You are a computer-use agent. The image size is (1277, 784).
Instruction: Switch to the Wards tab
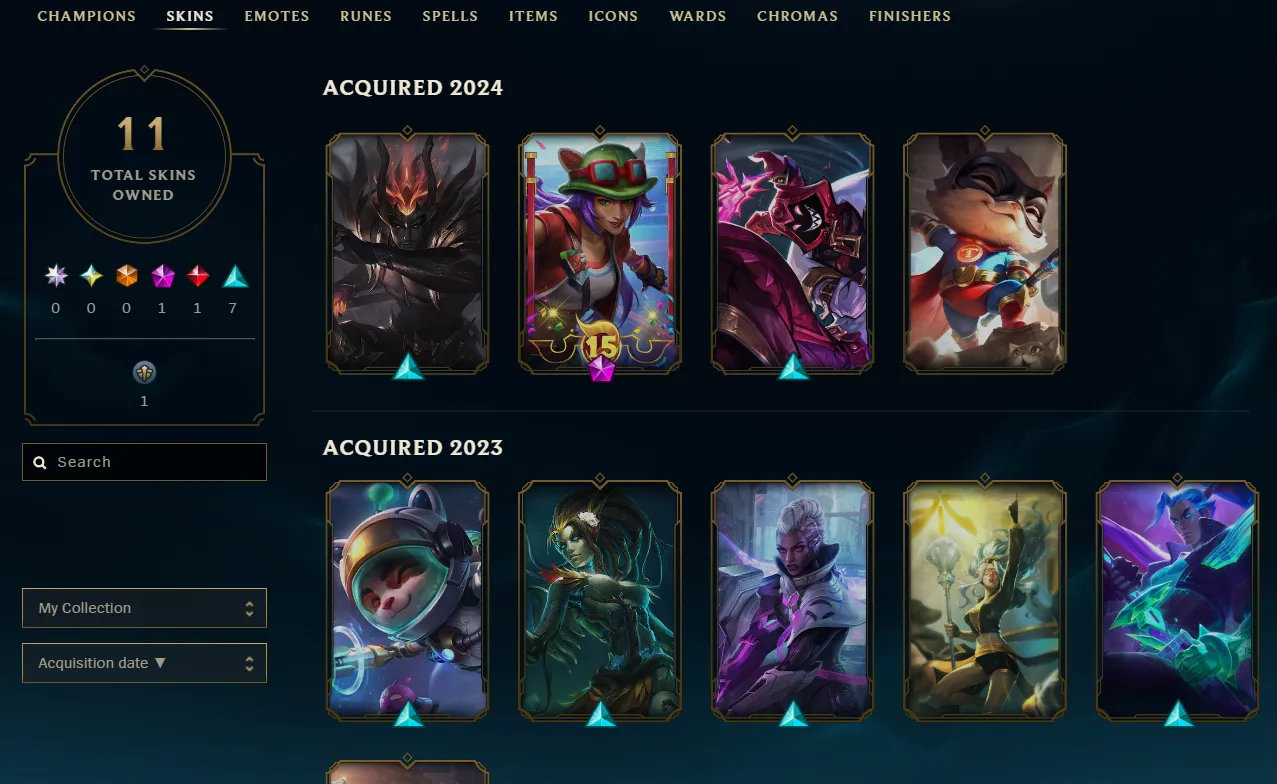coord(698,16)
